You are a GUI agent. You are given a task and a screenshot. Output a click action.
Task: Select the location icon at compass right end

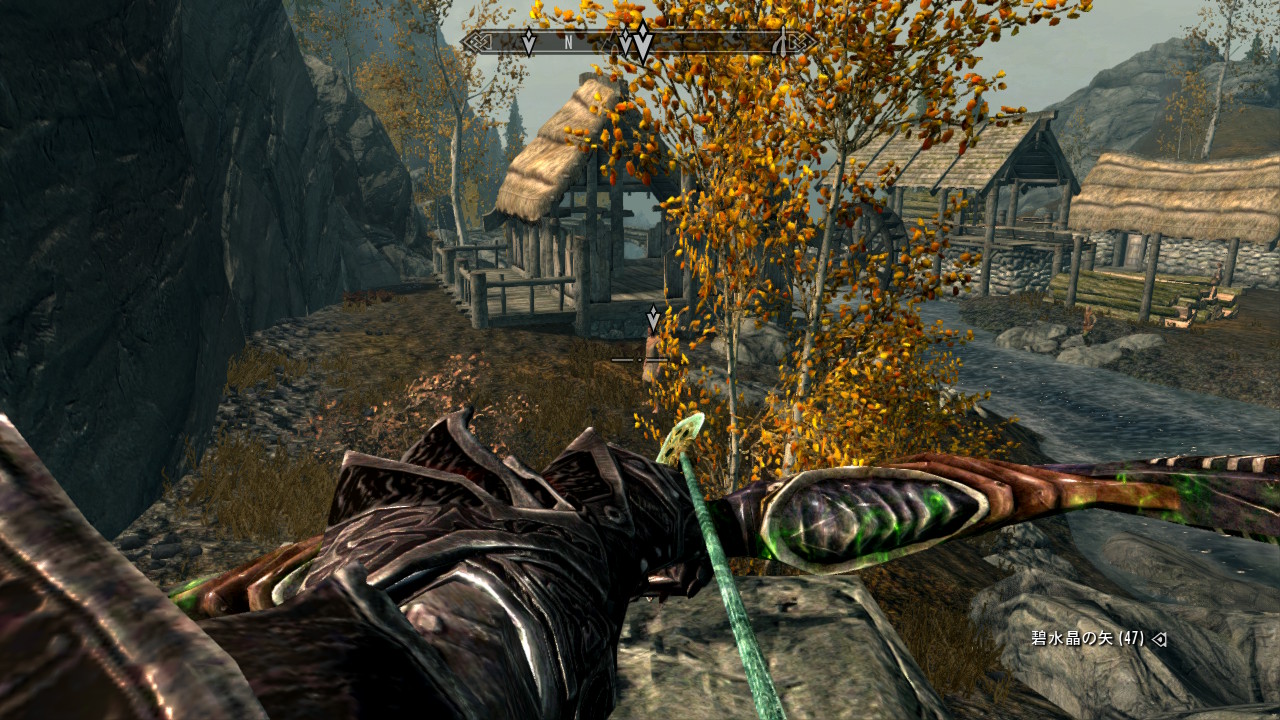click(x=780, y=41)
